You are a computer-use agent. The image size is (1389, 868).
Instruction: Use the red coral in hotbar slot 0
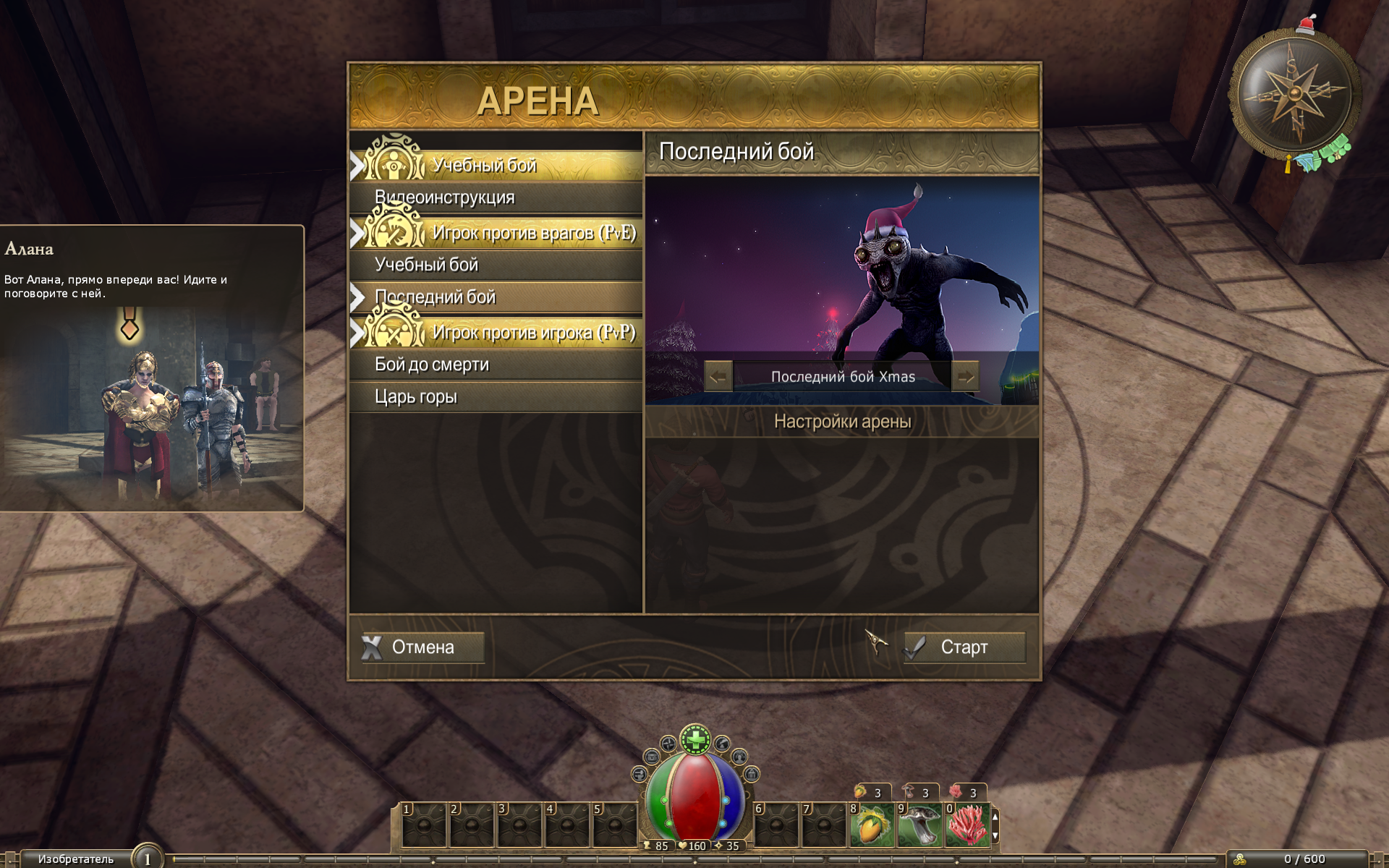tap(967, 825)
